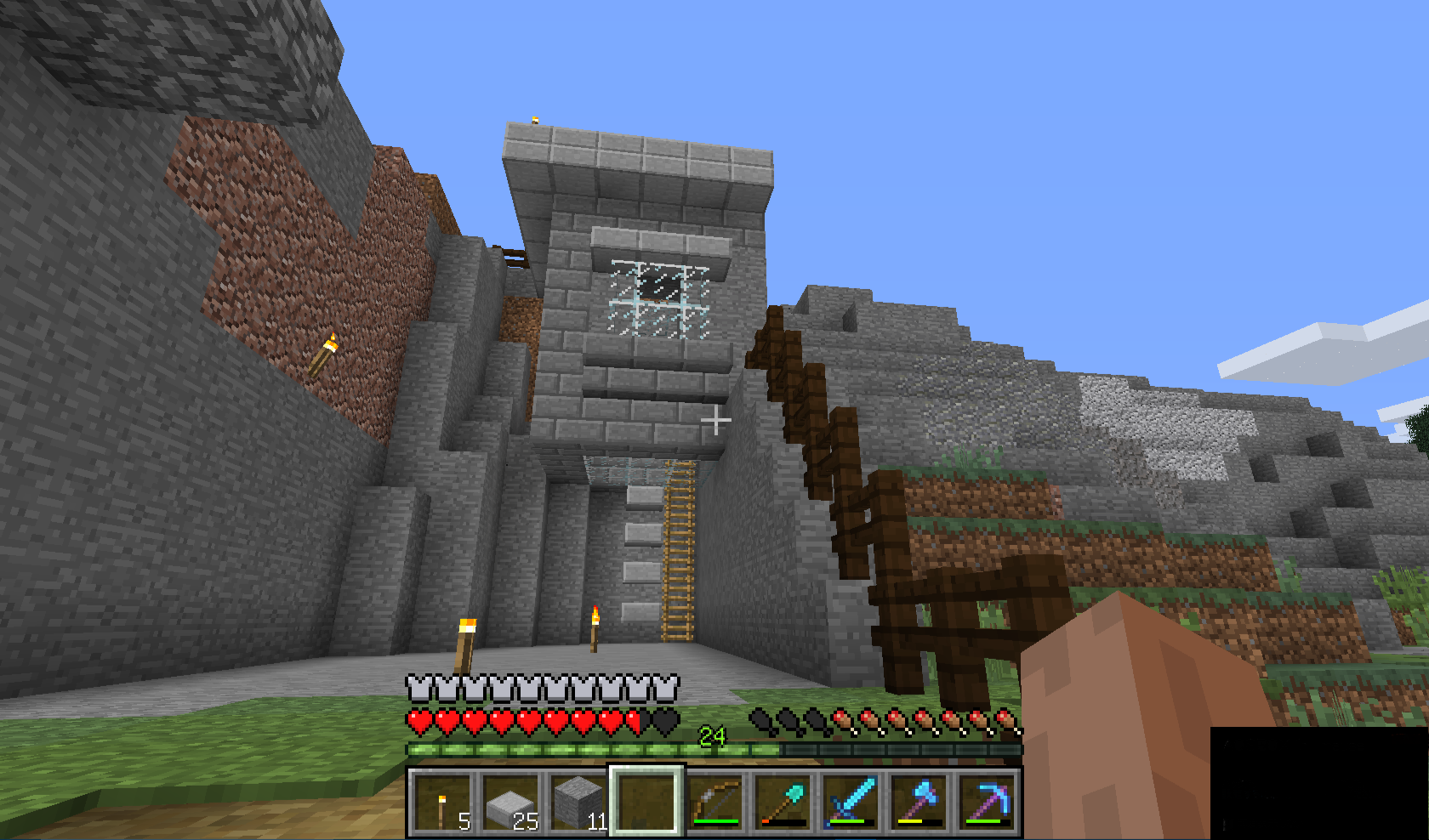This screenshot has height=840, width=1429.
Task: Choose the diamond axe slot
Action: point(919,803)
